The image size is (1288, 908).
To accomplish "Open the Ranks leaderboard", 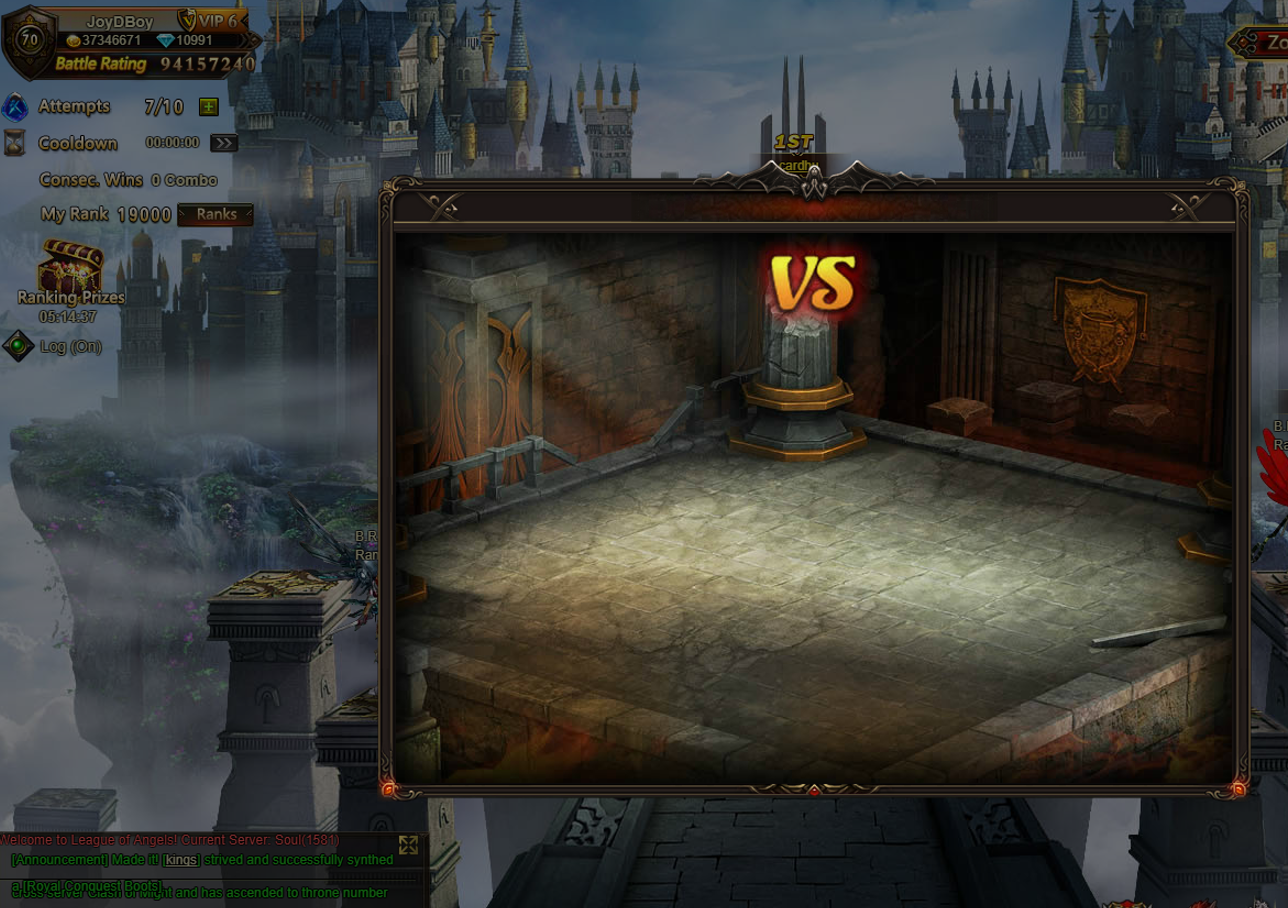I will tap(216, 214).
